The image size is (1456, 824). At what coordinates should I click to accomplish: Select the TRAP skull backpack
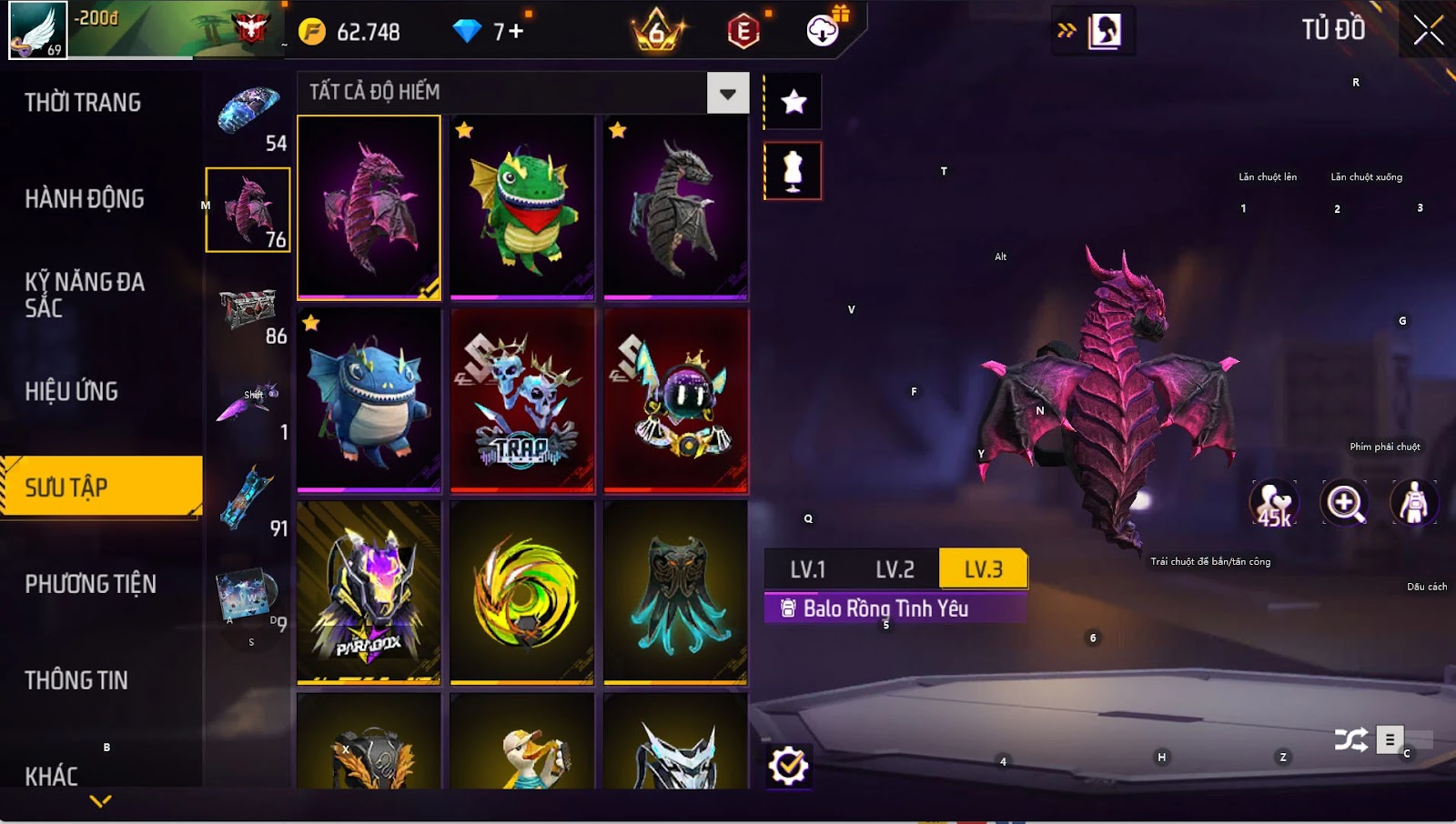tap(522, 400)
